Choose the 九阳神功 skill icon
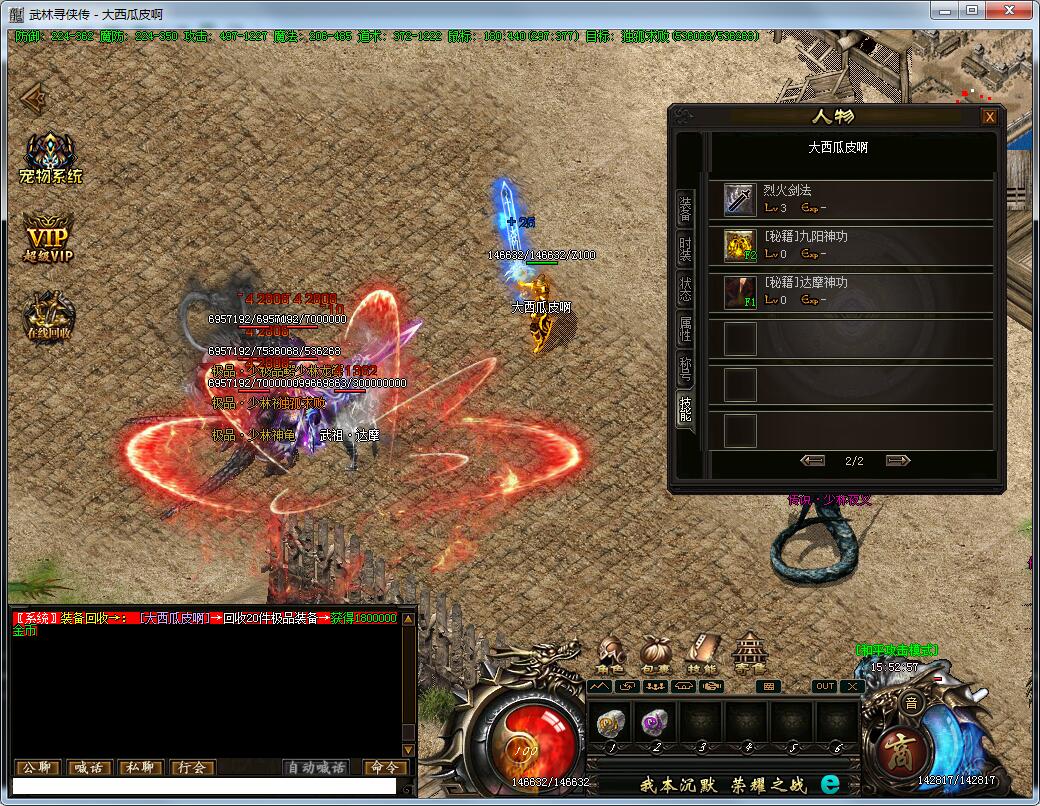 tap(740, 245)
